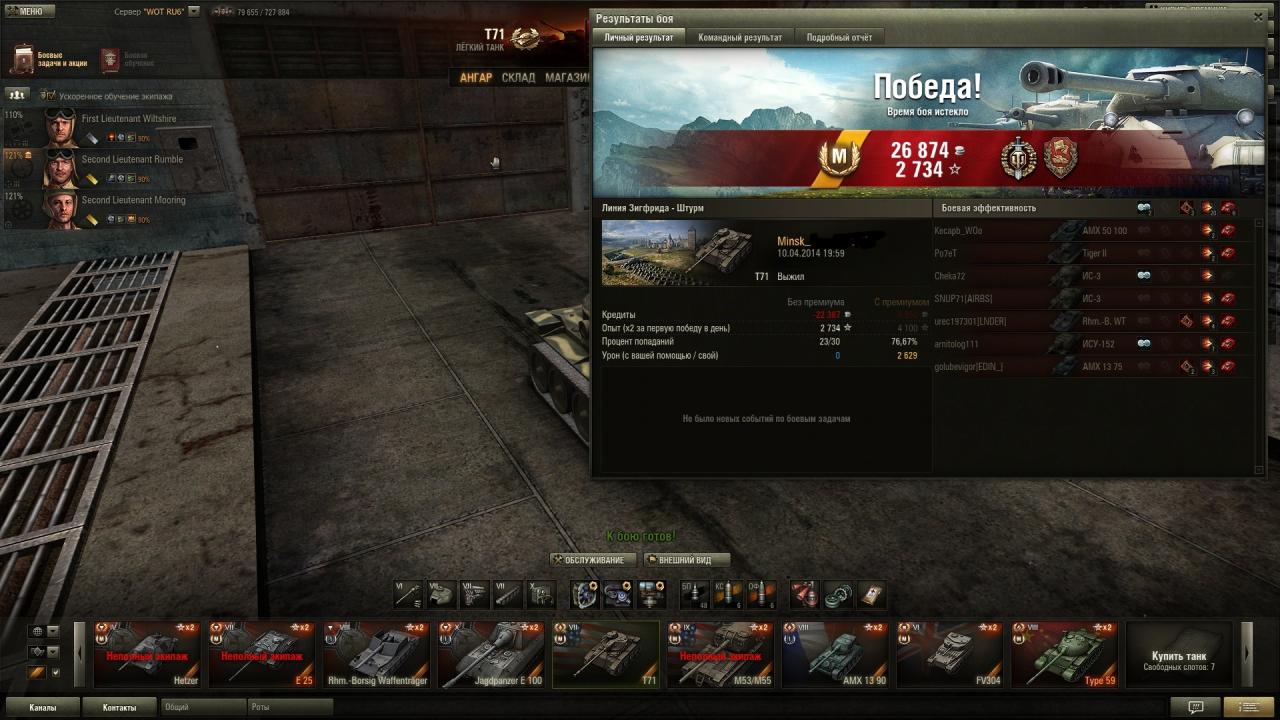The image size is (1280, 720).
Task: Select the Hetzer tank in carousel
Action: point(147,655)
